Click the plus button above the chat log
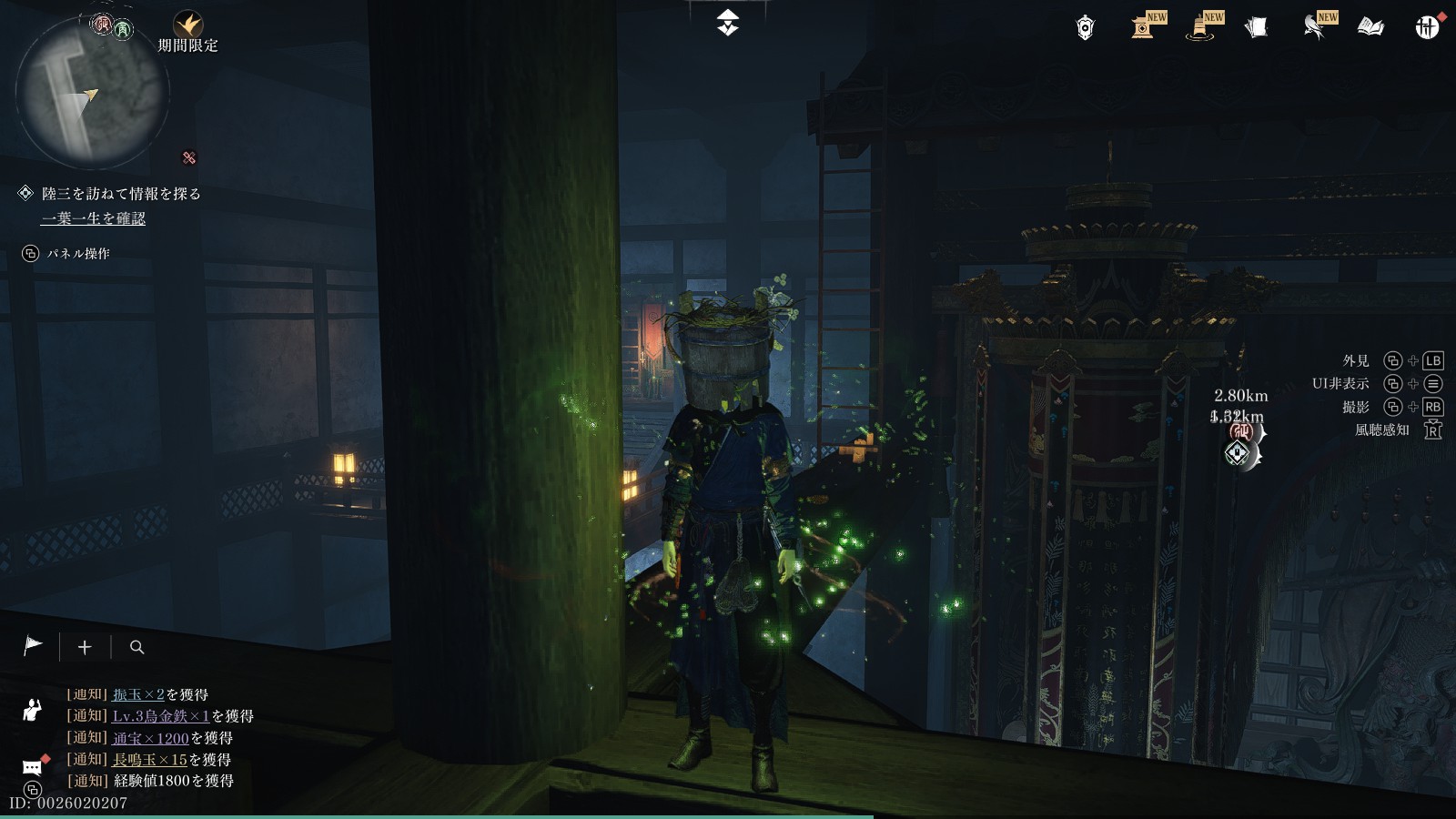Viewport: 1456px width, 819px height. [x=85, y=647]
